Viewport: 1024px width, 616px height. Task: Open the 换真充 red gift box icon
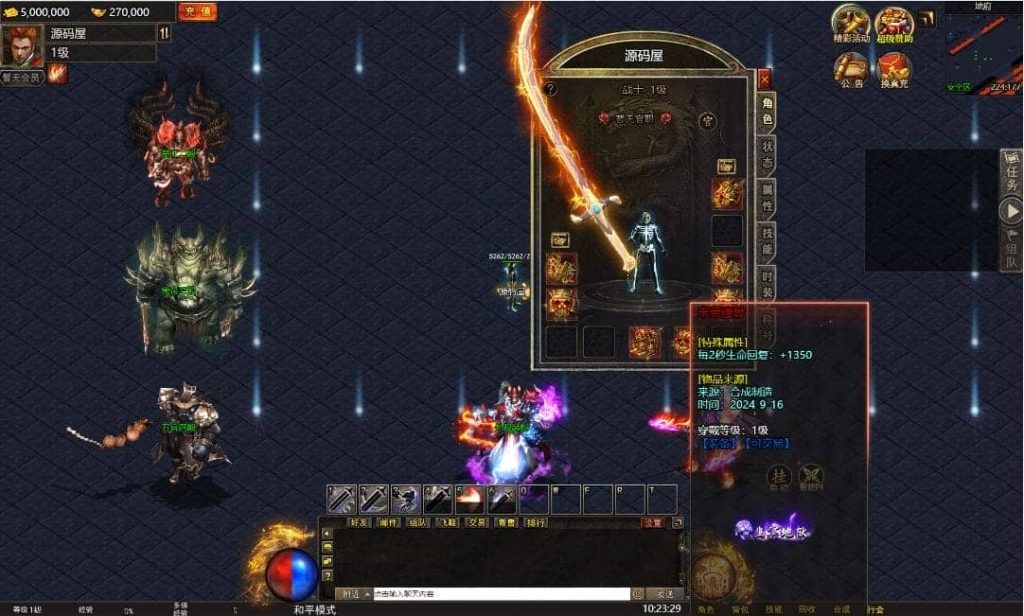[x=894, y=68]
